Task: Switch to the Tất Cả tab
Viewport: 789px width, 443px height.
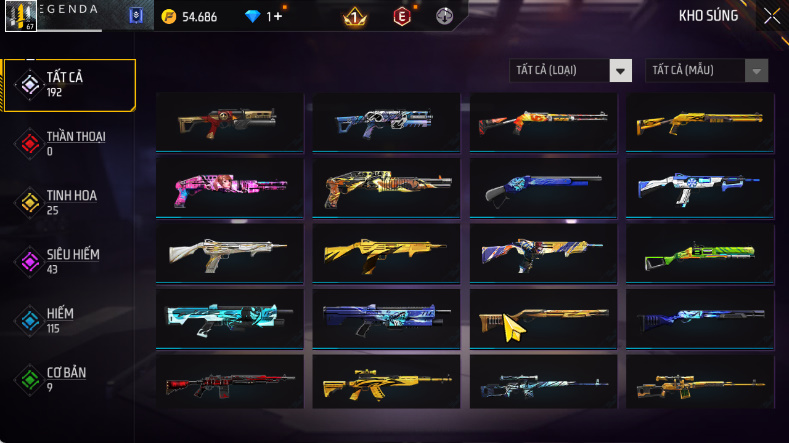Action: coord(69,84)
